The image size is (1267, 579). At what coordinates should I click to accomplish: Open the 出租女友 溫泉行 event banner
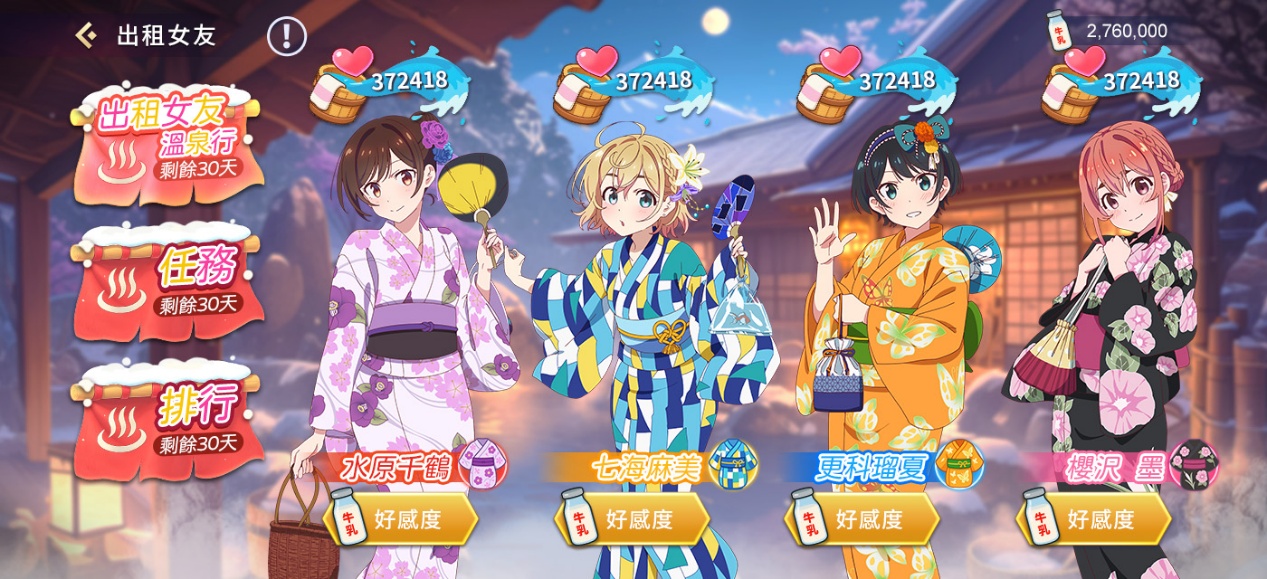coord(168,143)
